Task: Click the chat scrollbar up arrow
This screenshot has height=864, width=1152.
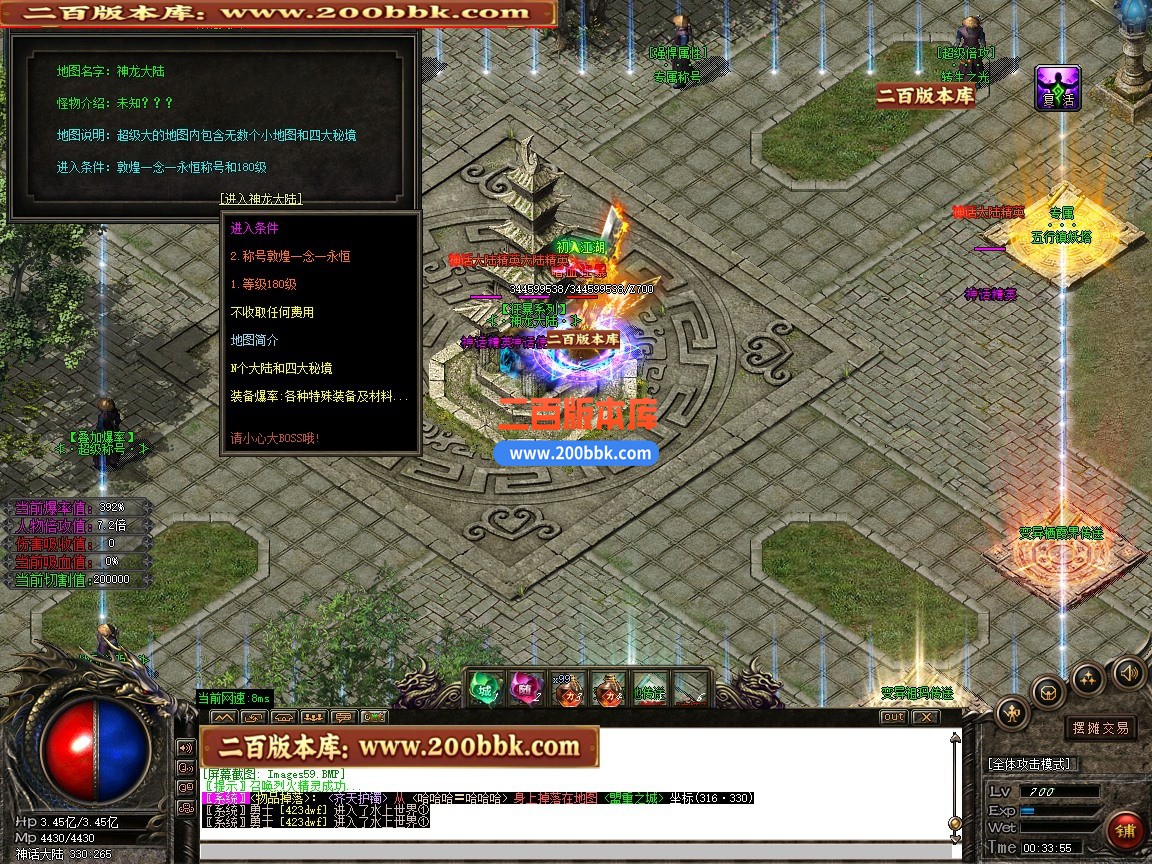Action: [956, 738]
